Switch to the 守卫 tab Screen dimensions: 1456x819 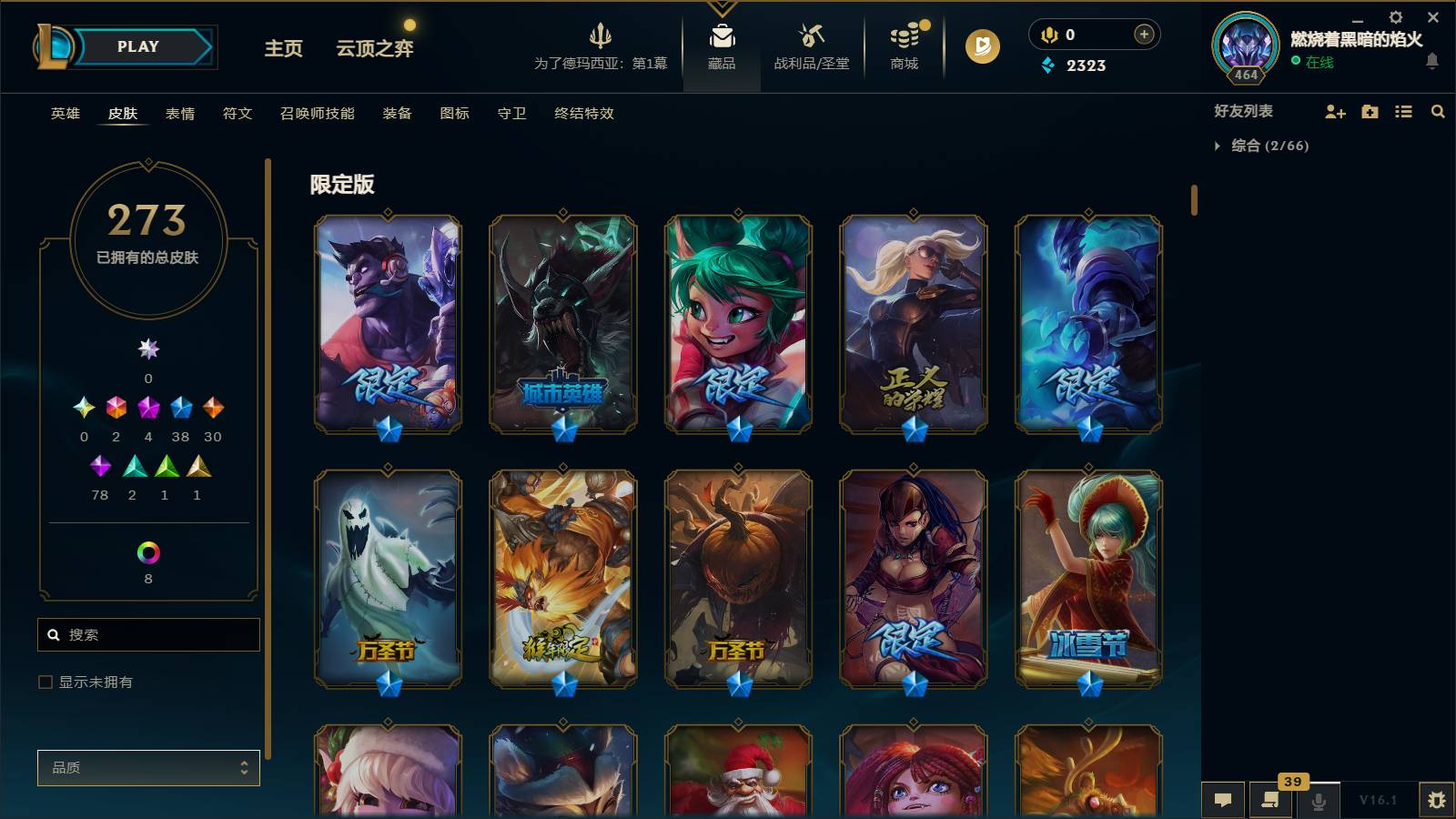pos(511,114)
